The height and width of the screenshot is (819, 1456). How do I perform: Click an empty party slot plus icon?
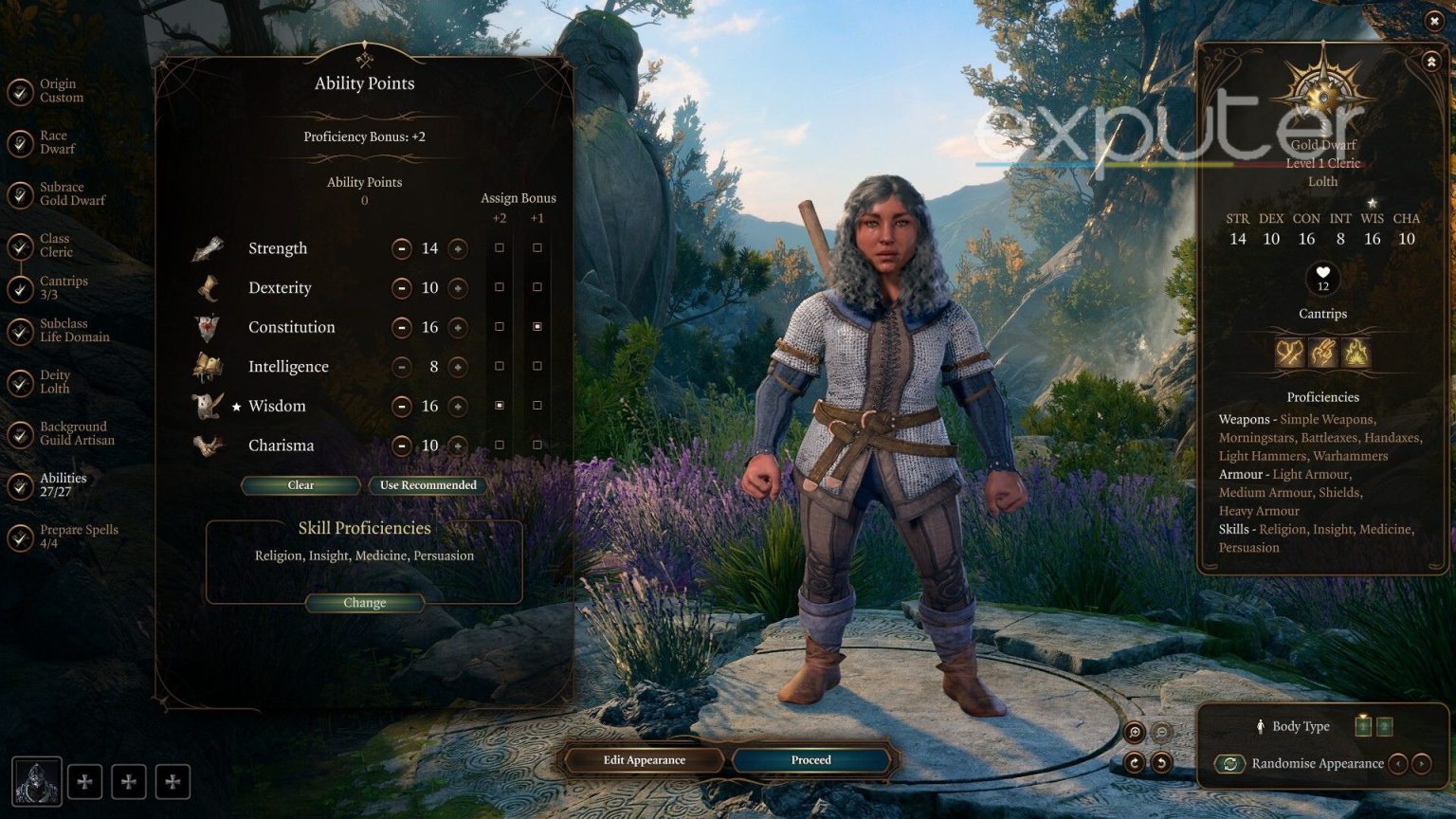85,781
